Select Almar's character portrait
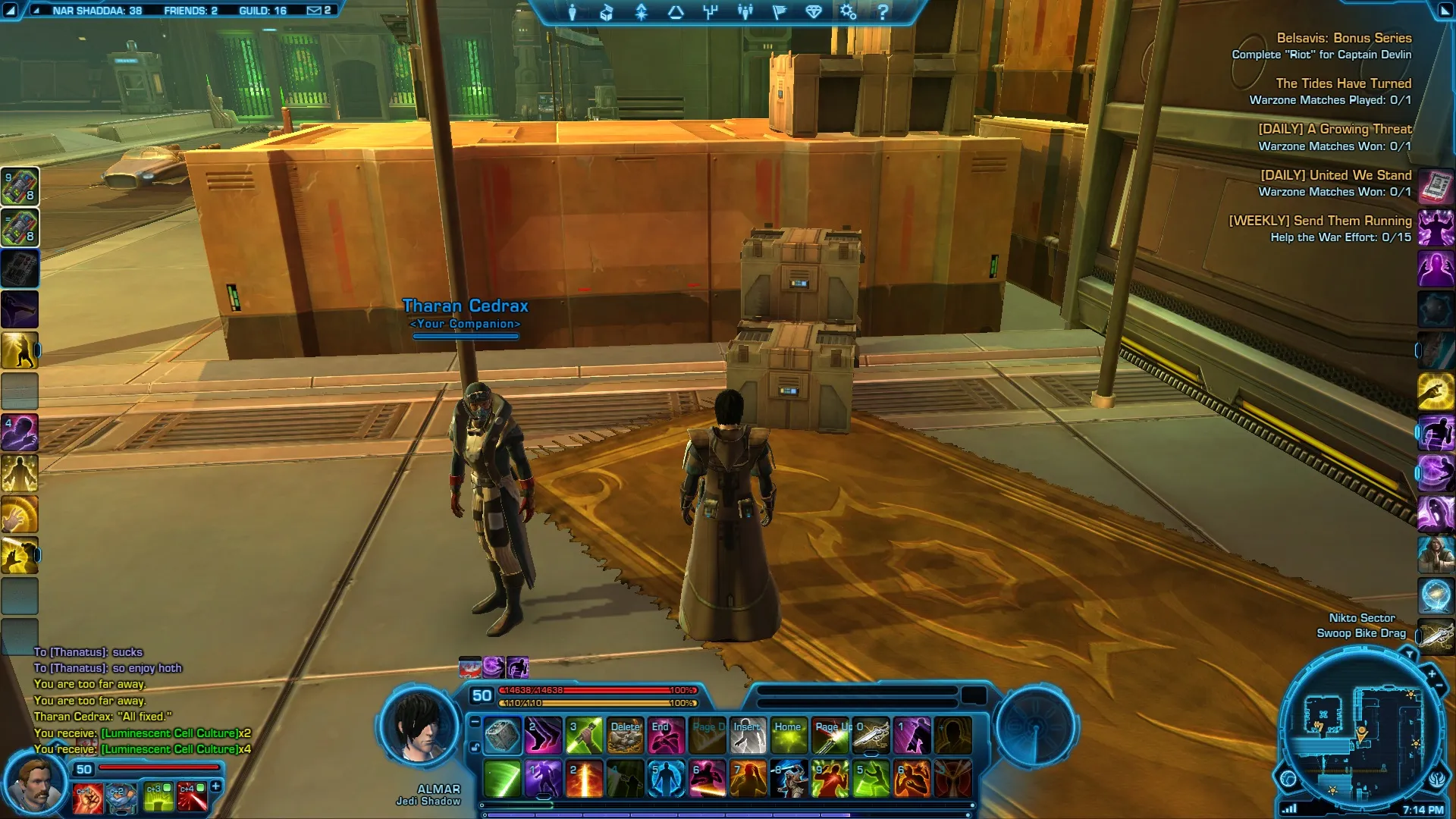The image size is (1456, 819). pos(421,727)
